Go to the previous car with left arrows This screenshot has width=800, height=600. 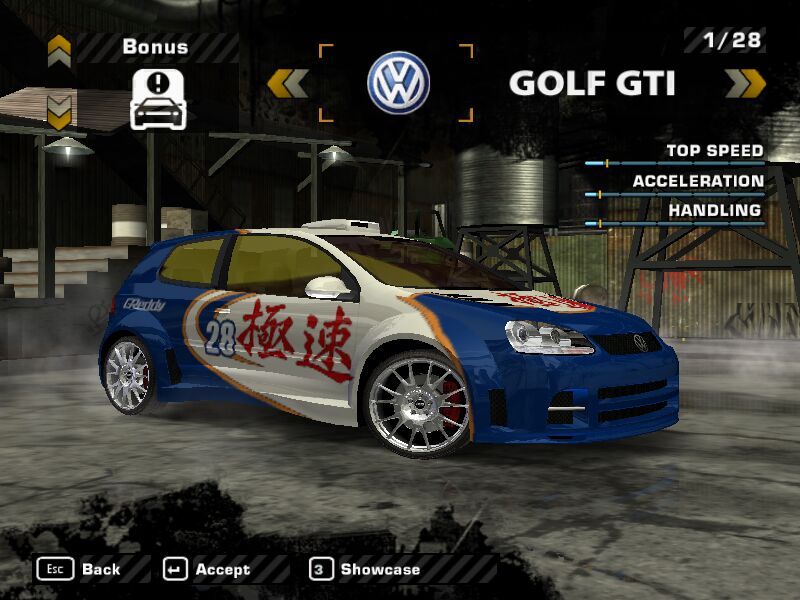click(288, 83)
